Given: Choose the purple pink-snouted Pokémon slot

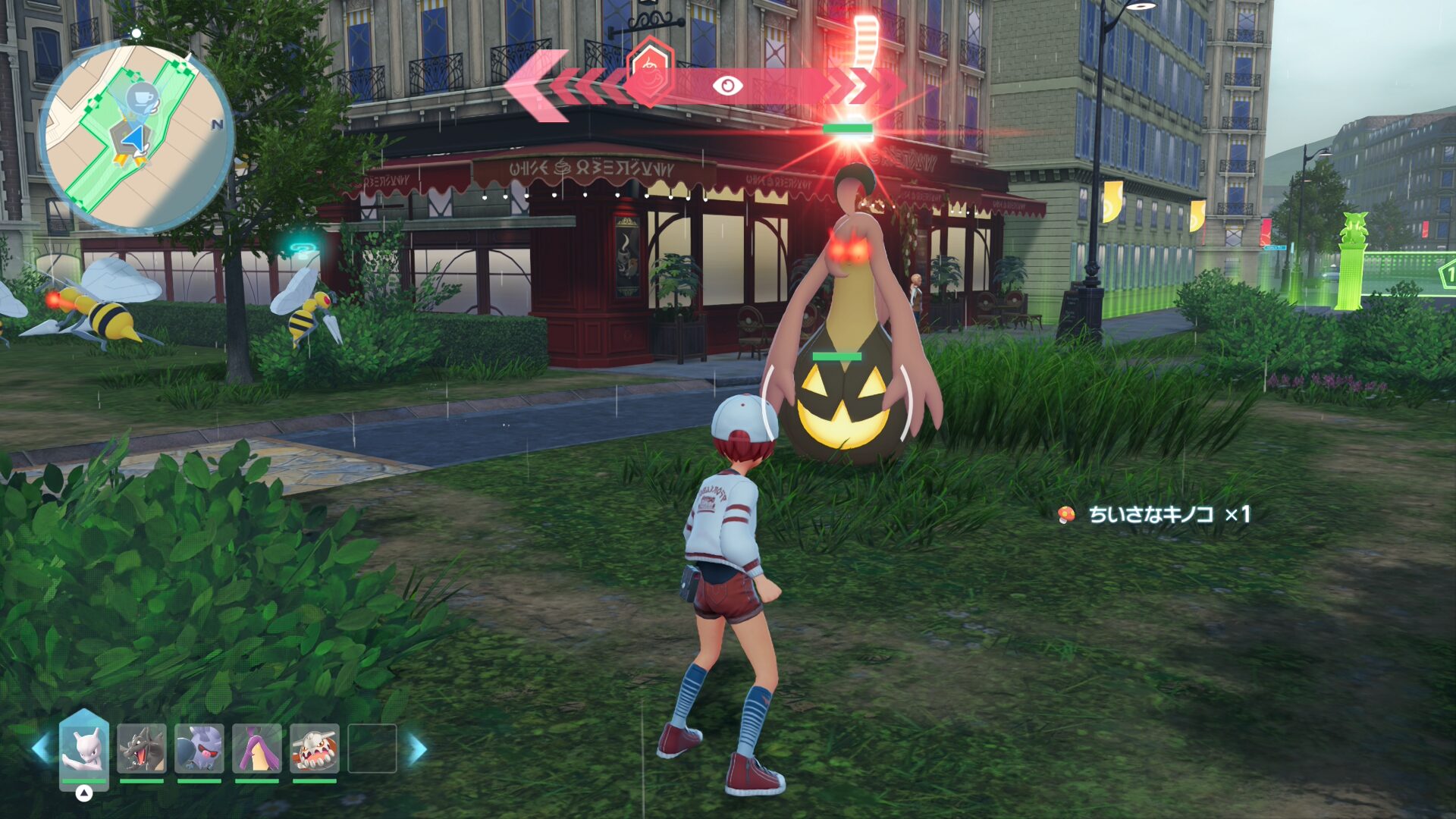Looking at the screenshot, I should tap(199, 748).
